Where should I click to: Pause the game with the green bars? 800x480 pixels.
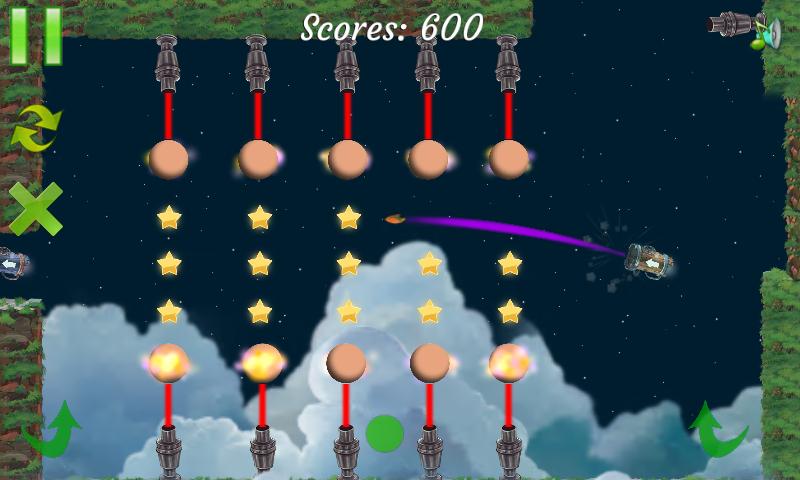36,35
